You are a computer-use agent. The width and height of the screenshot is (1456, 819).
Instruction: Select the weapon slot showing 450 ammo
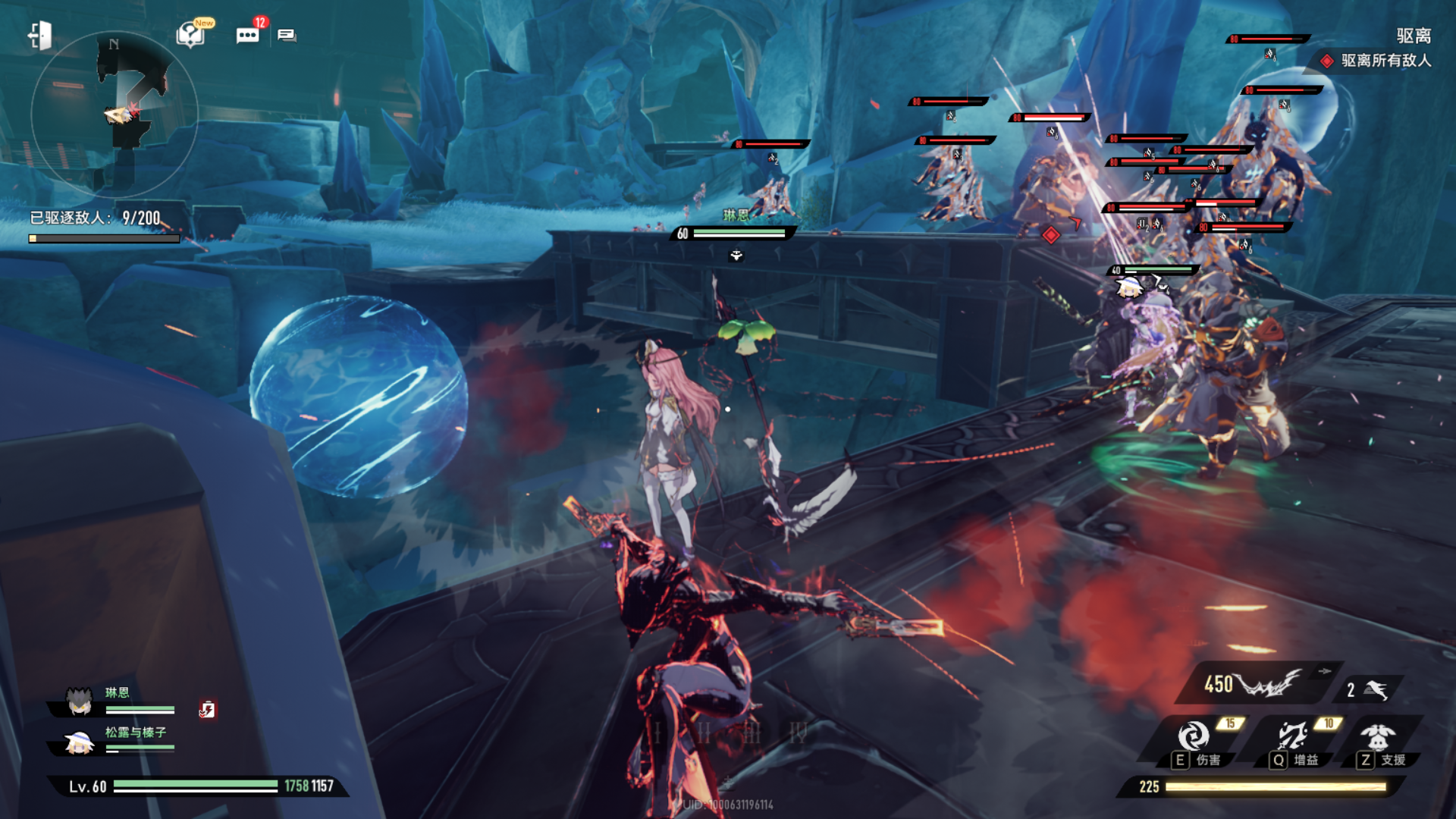pyautogui.click(x=1251, y=685)
